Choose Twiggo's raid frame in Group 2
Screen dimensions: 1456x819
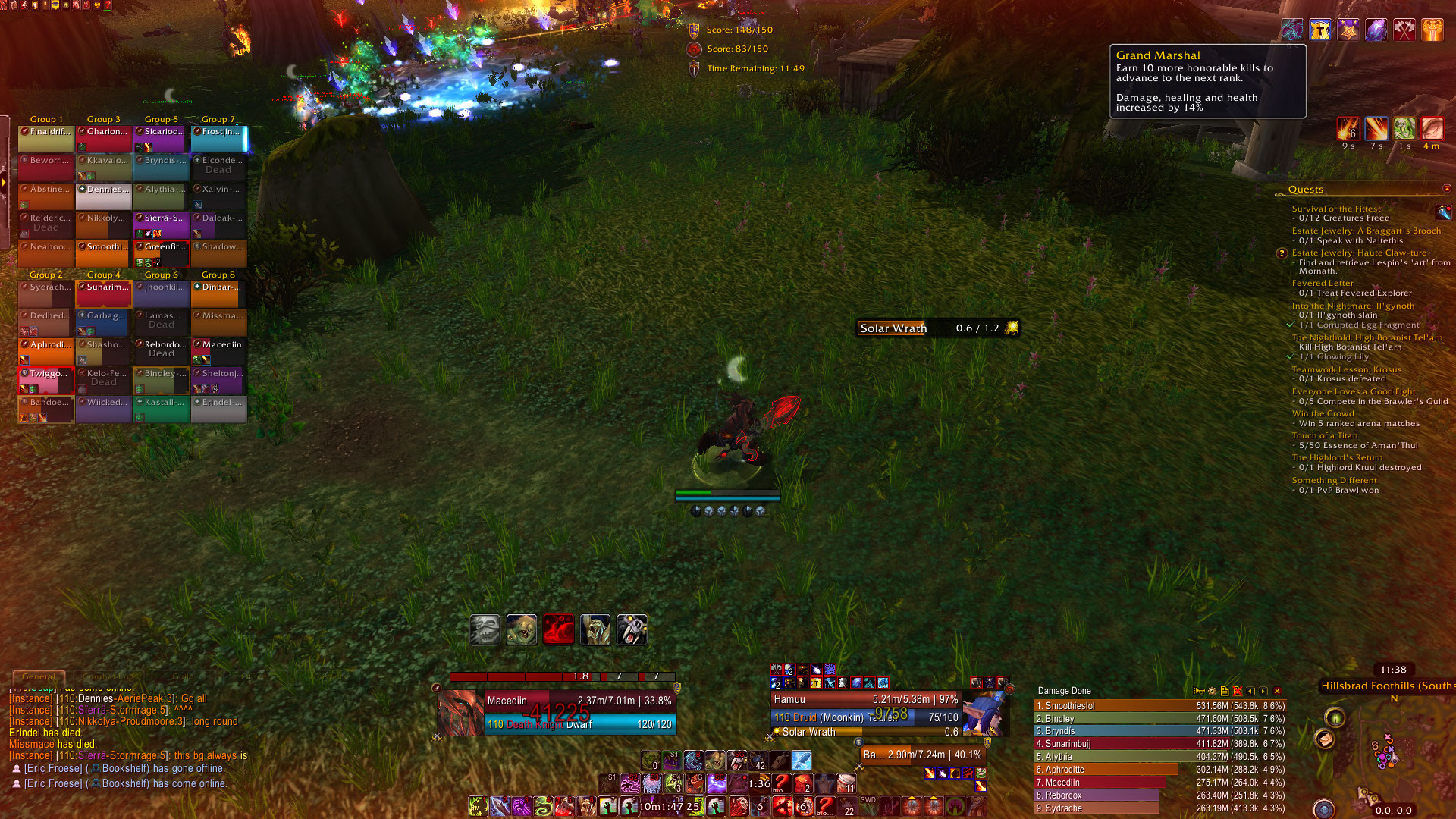coord(46,380)
